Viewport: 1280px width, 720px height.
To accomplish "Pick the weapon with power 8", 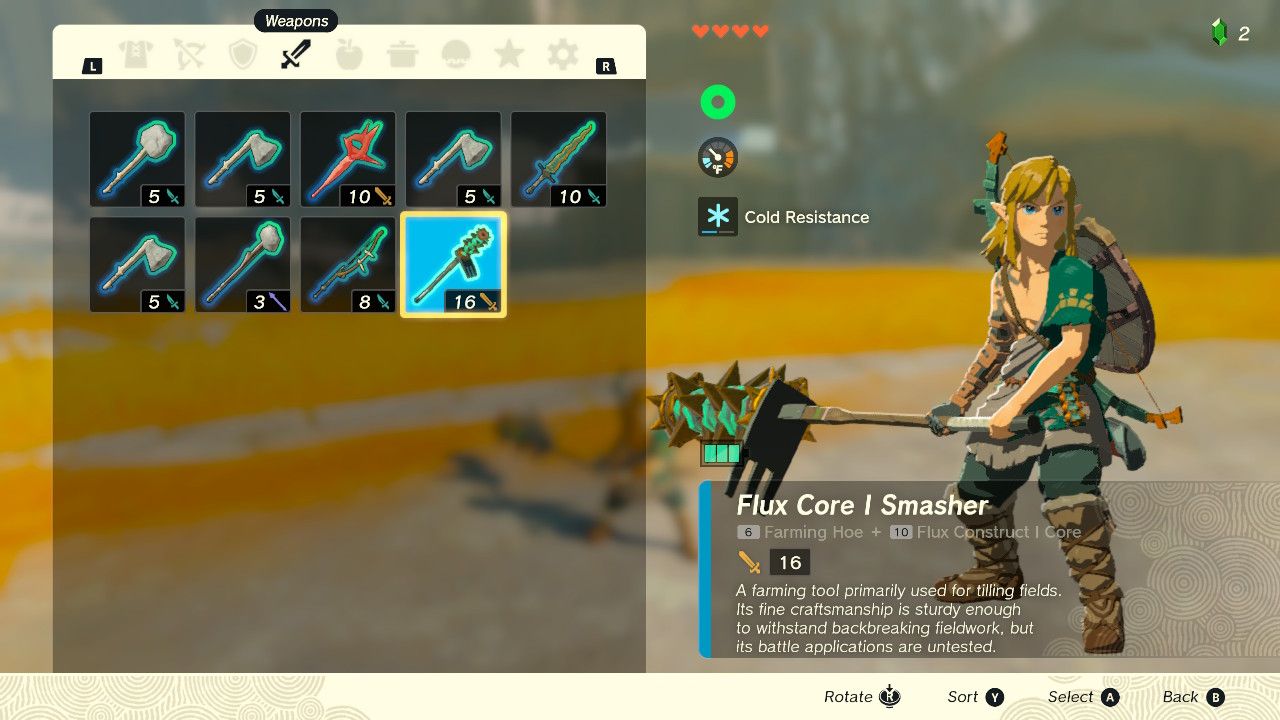I will click(348, 265).
